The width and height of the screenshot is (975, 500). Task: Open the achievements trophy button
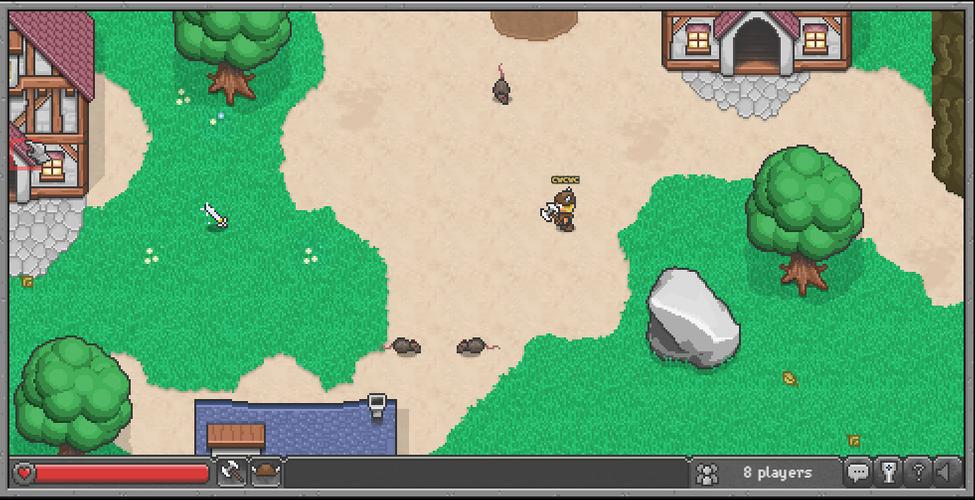(x=887, y=472)
